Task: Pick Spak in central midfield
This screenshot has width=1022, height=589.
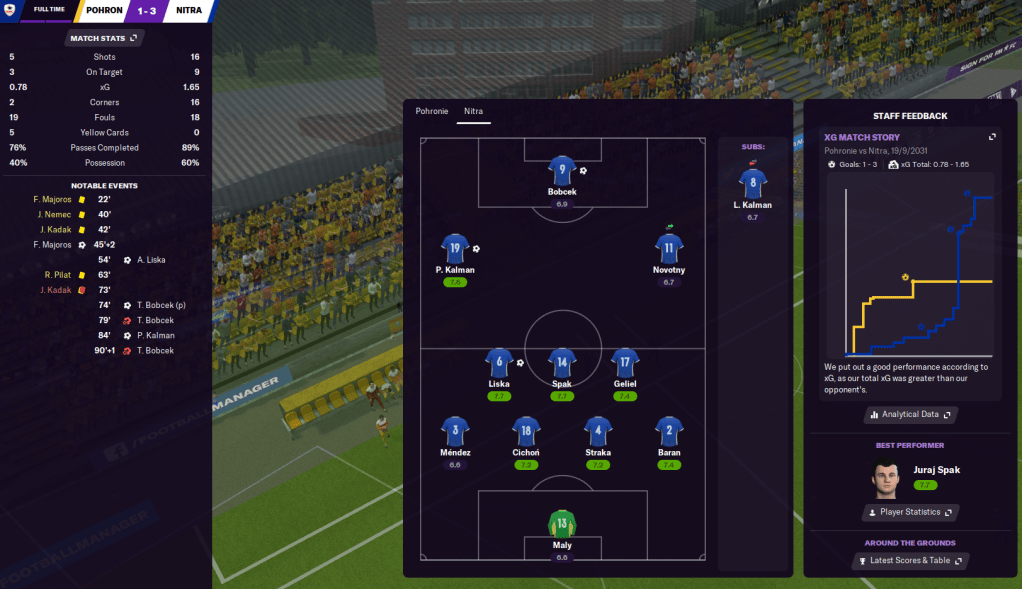Action: (562, 363)
